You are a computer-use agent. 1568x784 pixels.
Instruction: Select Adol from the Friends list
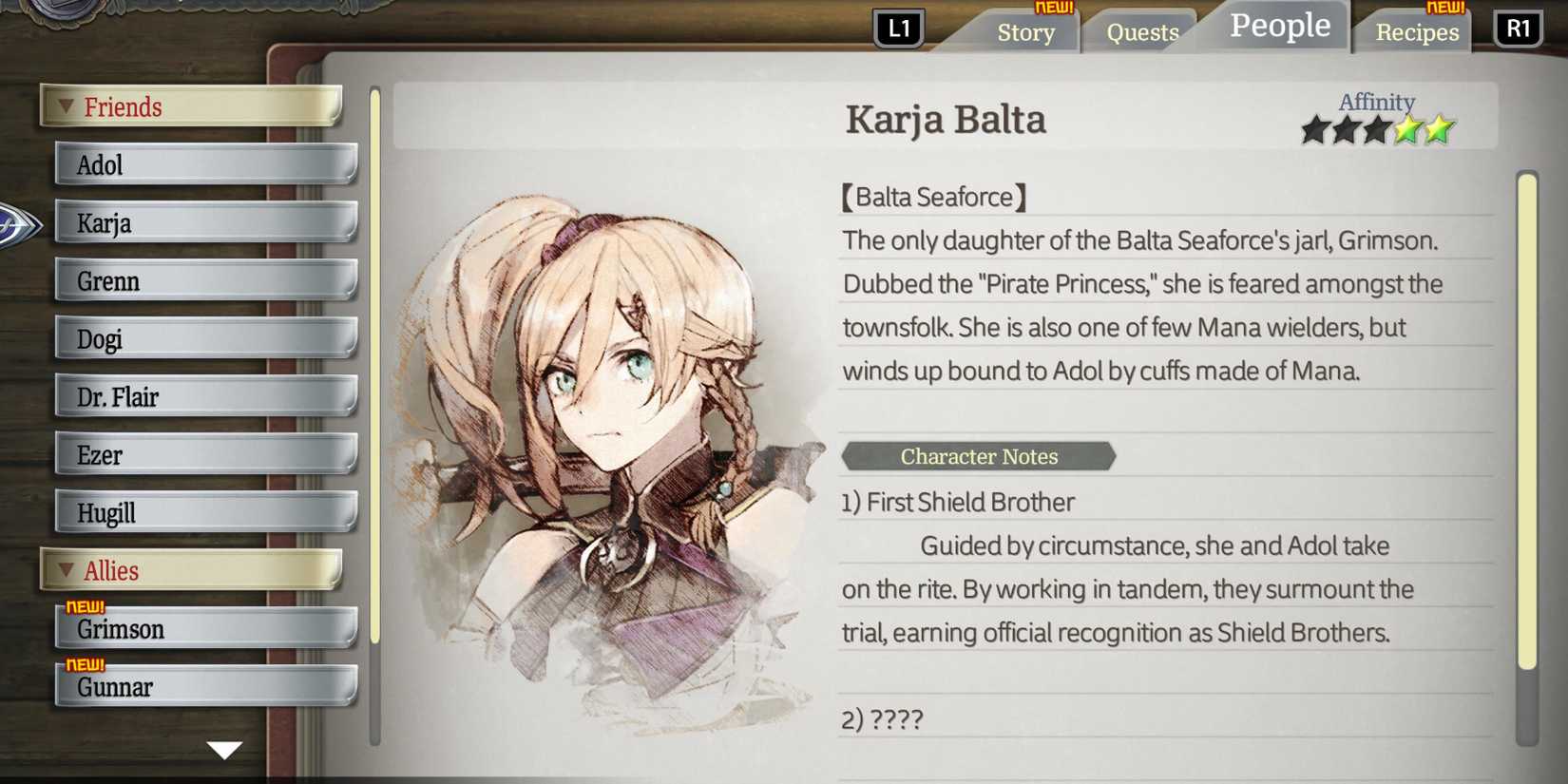click(207, 164)
